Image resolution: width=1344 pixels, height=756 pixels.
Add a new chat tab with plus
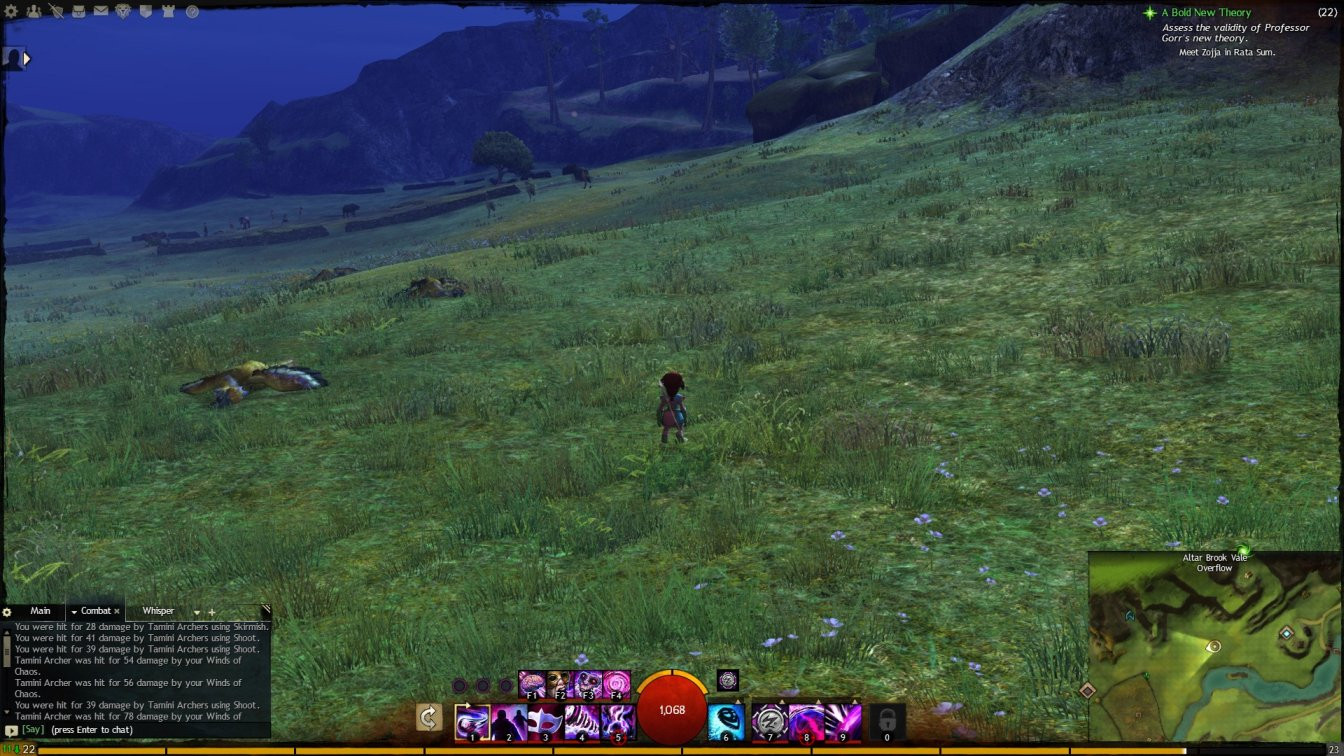point(212,612)
